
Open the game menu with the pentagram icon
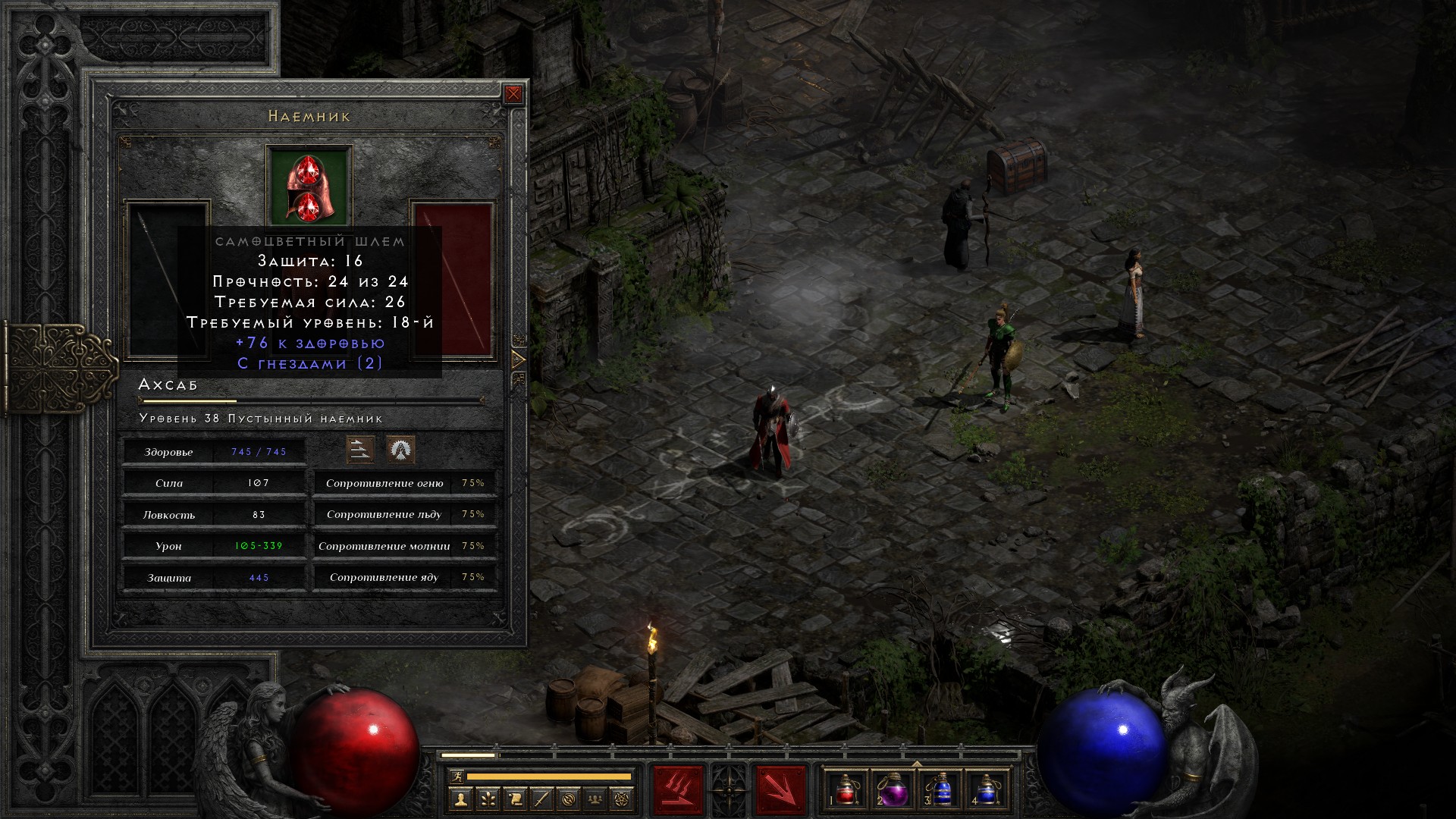pos(623,799)
